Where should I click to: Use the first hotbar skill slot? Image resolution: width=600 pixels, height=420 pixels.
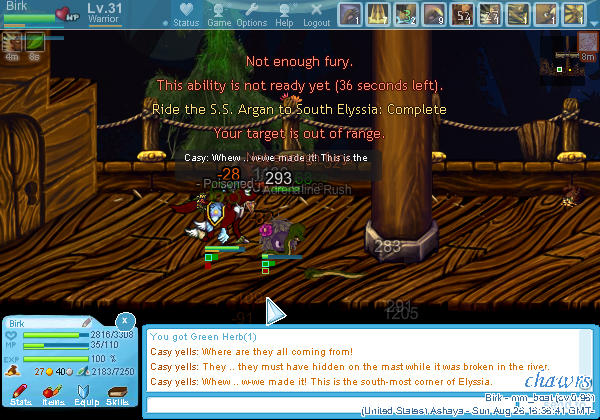pos(351,15)
